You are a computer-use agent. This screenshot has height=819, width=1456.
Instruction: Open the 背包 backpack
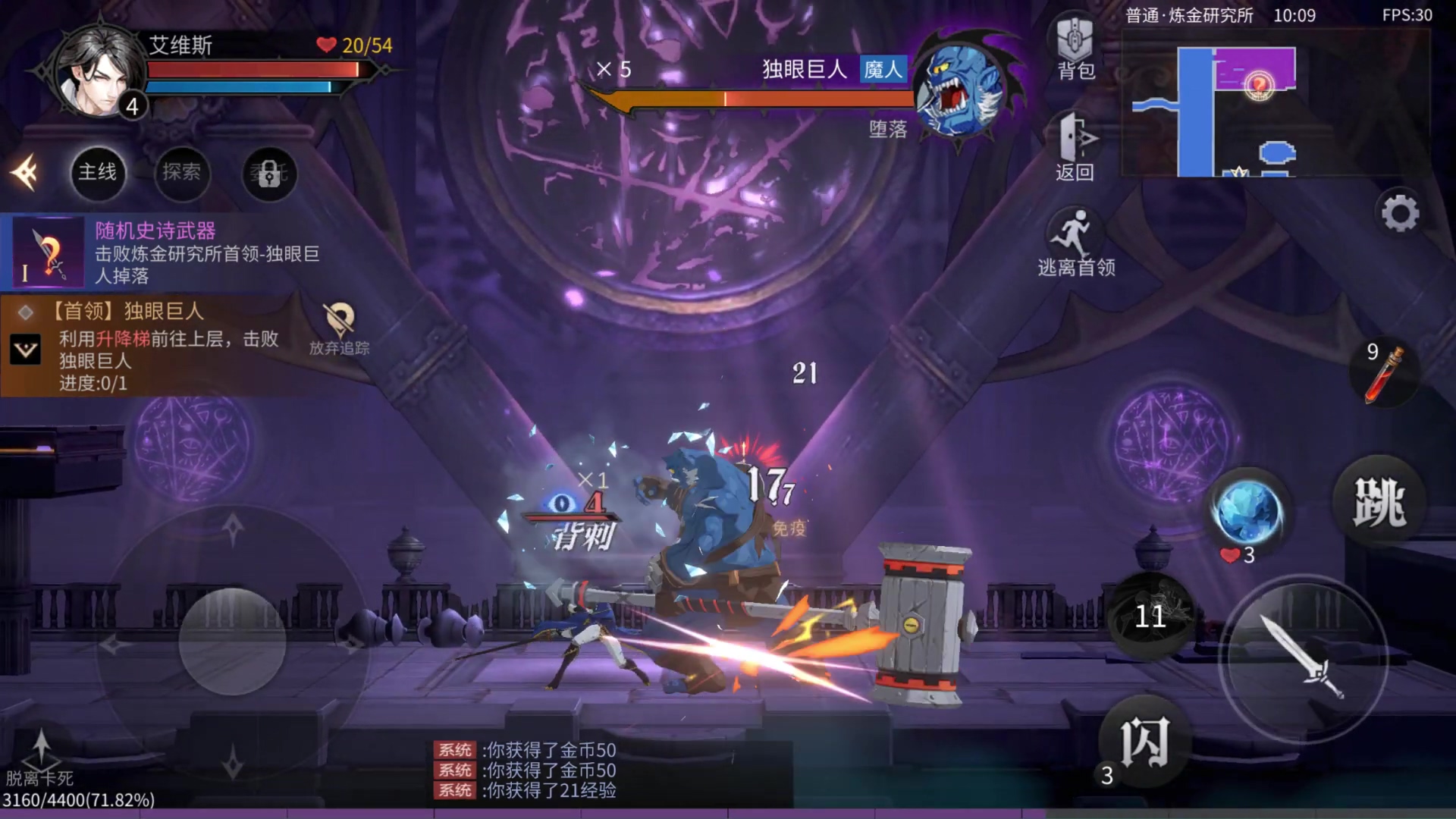1075,47
